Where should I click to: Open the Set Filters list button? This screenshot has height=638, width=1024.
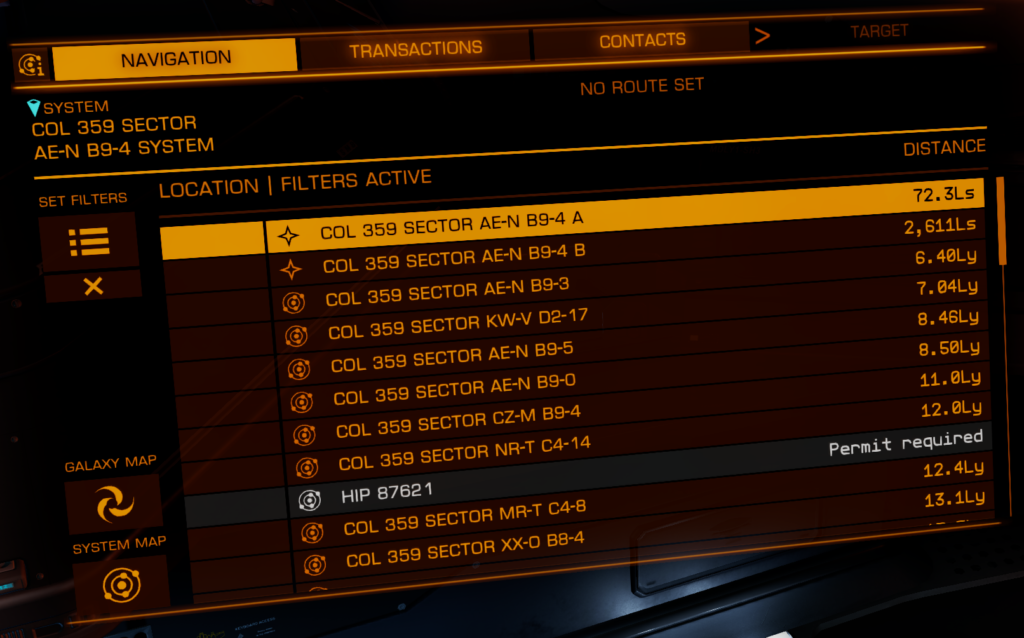[89, 241]
